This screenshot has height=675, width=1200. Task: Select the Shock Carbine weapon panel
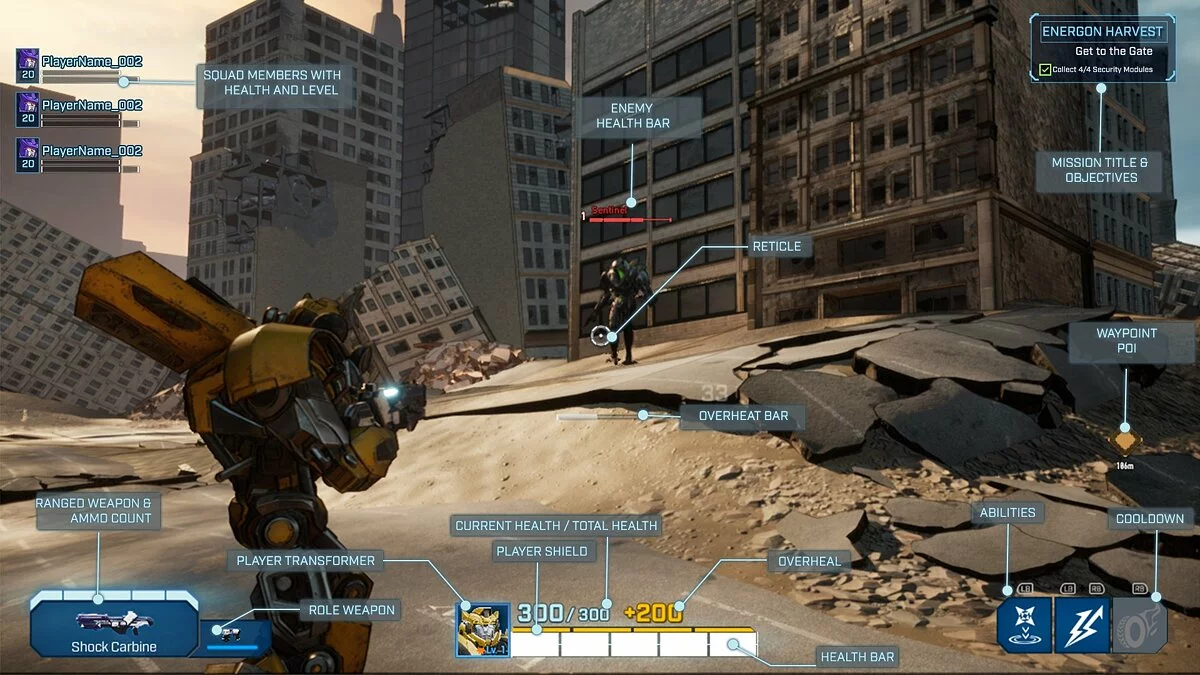coord(113,625)
